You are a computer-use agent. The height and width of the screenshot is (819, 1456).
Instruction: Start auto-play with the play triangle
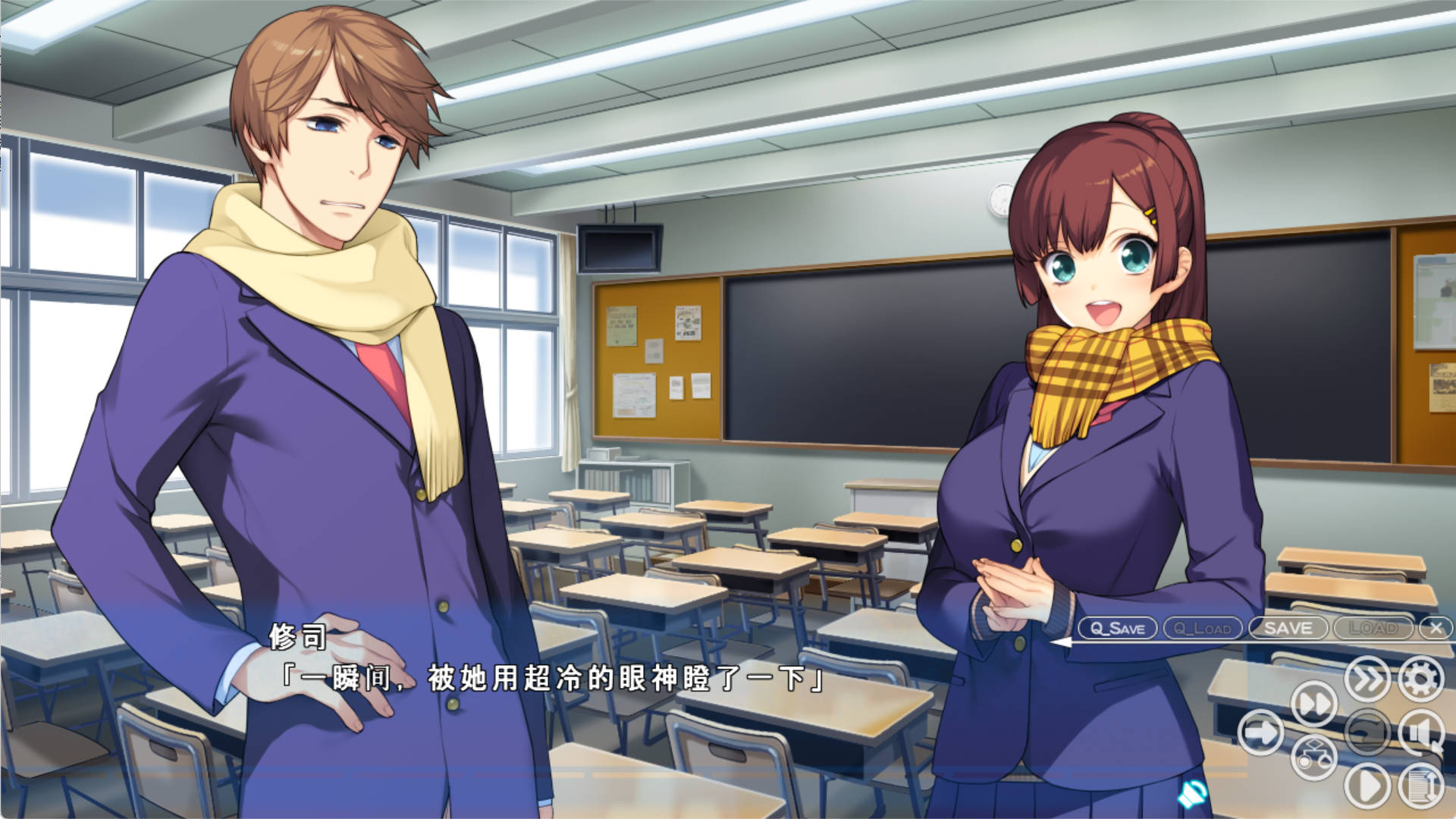(1367, 786)
